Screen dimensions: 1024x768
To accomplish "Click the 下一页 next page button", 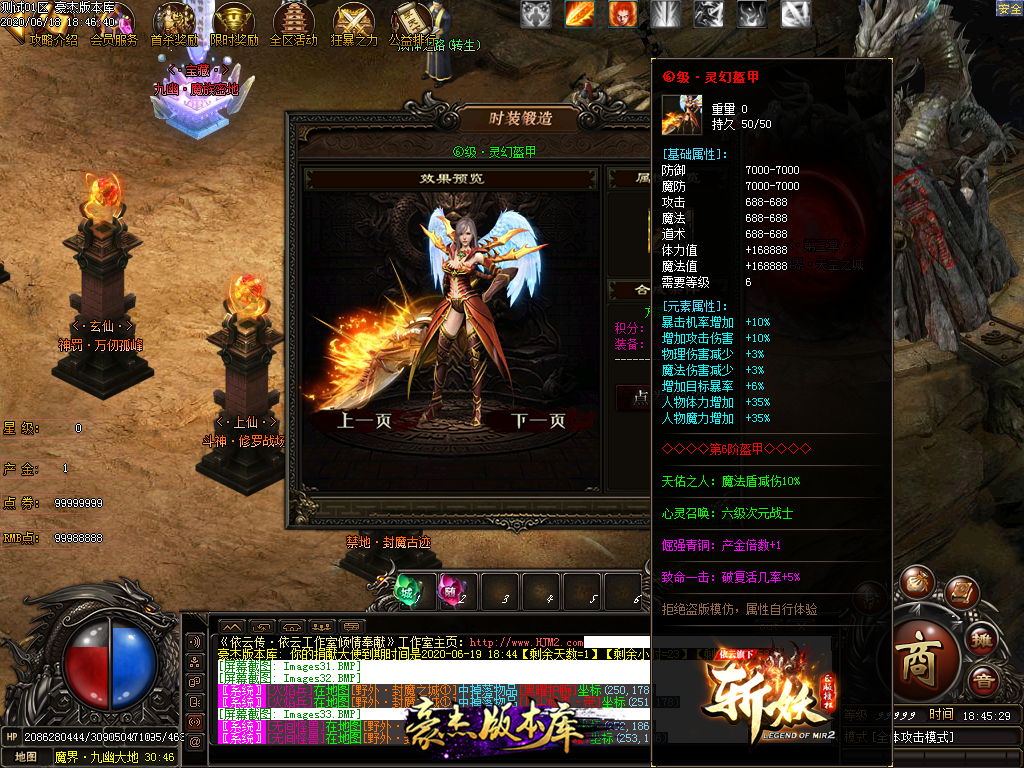I will [x=538, y=421].
